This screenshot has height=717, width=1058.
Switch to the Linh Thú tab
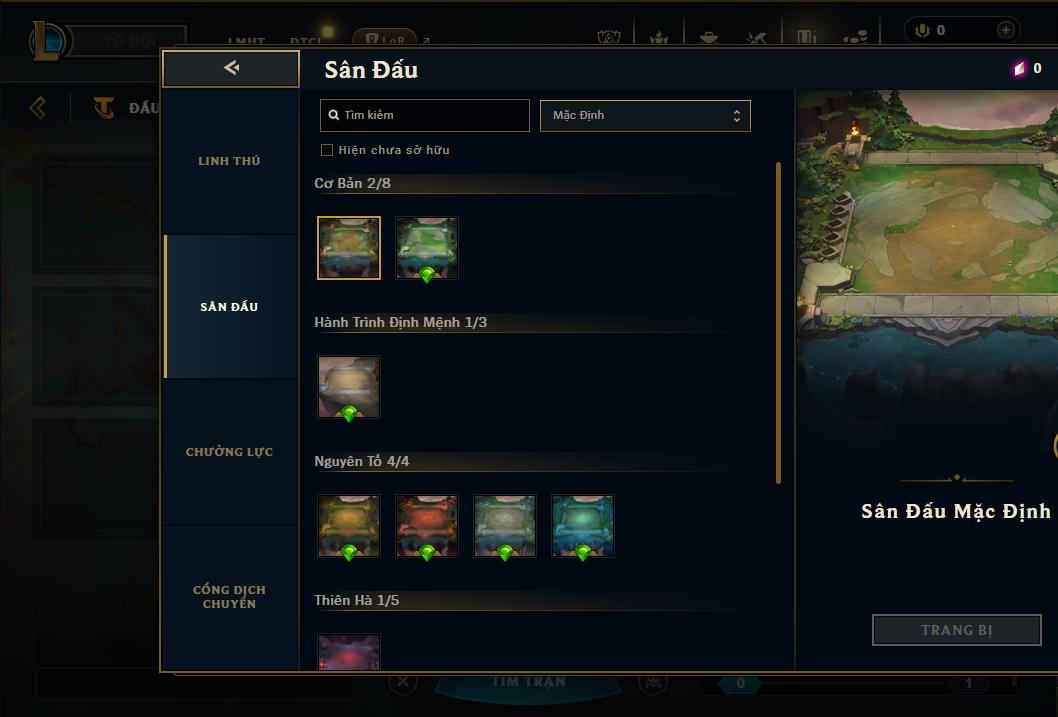click(x=229, y=161)
